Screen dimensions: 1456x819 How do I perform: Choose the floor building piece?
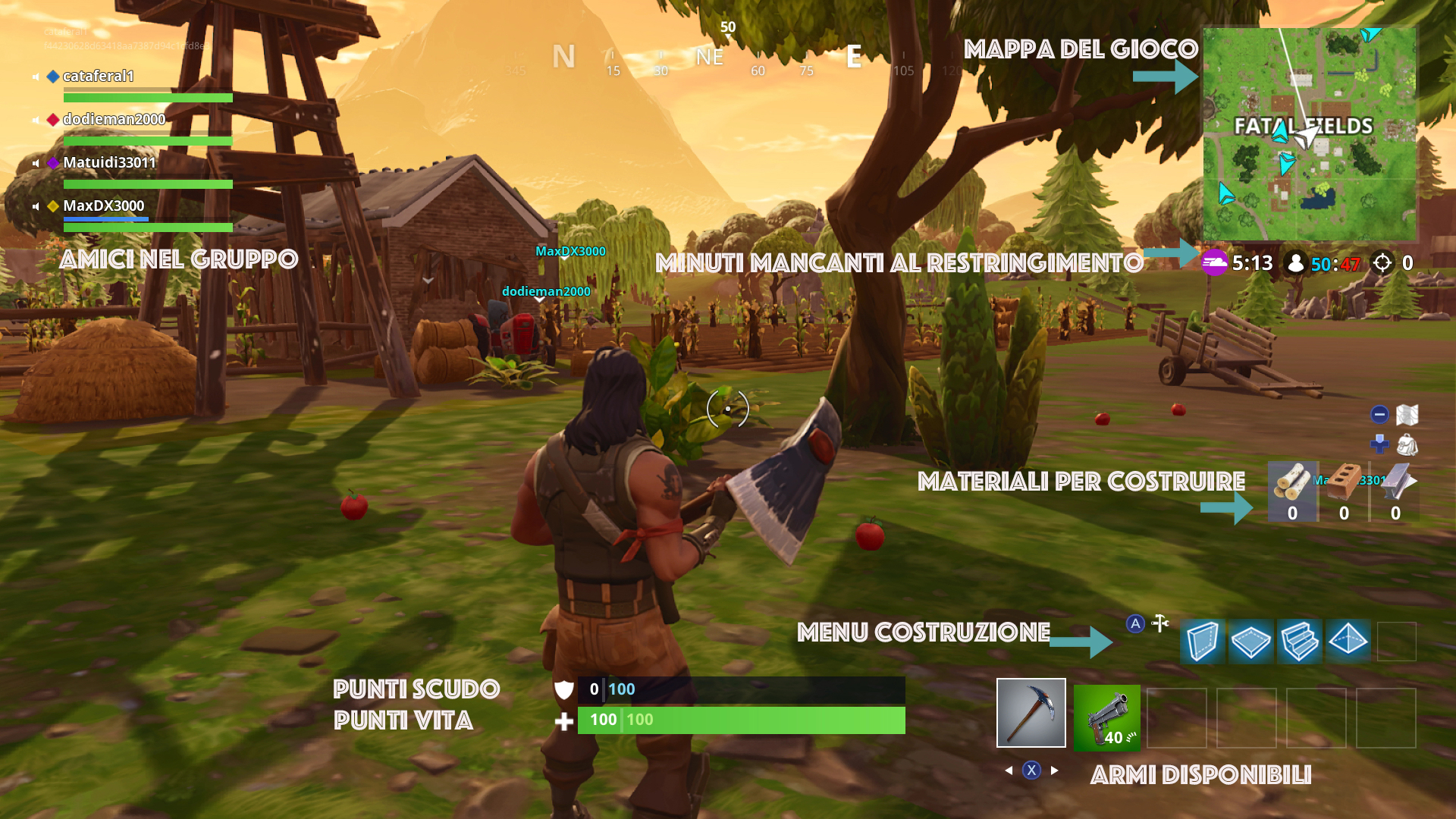(1250, 642)
